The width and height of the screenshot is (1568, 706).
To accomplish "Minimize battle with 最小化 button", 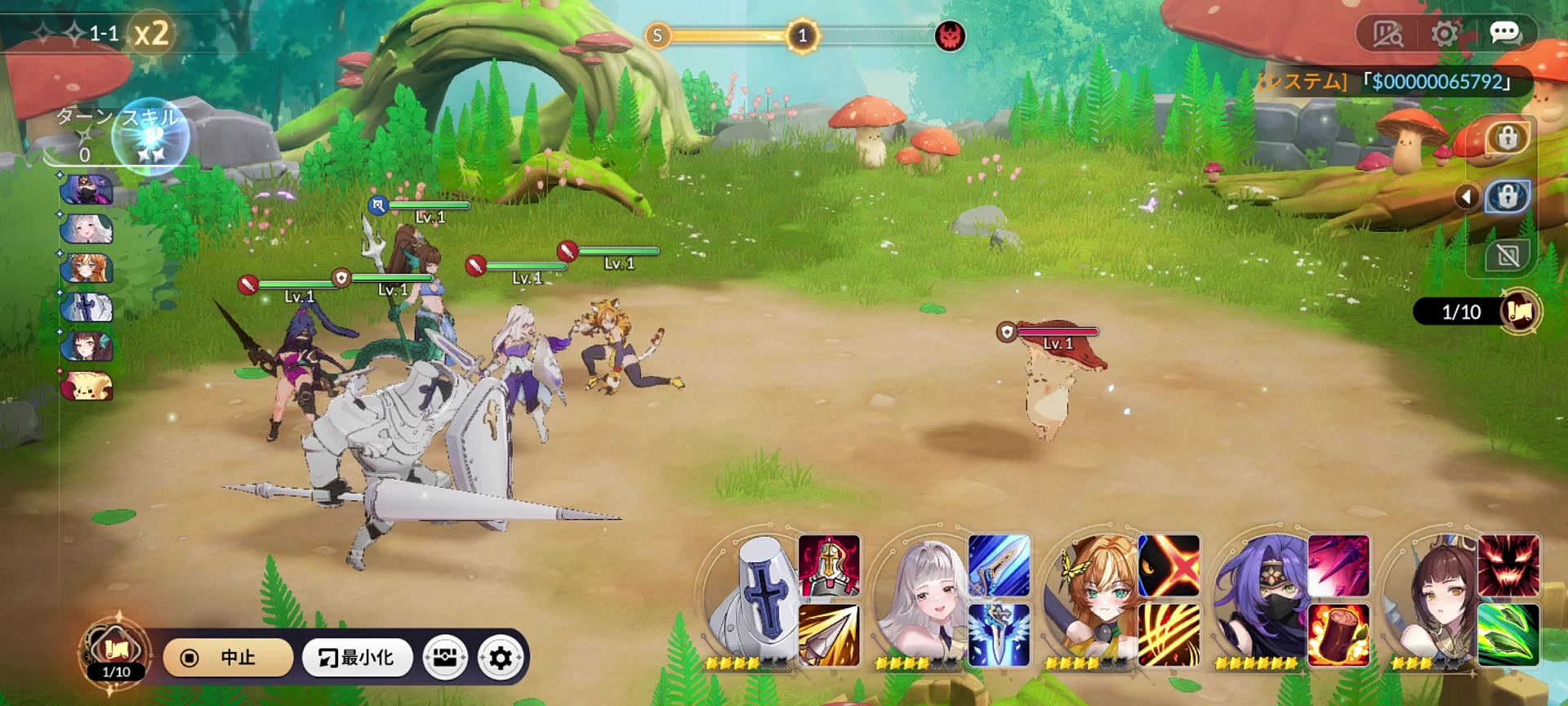I will (356, 658).
